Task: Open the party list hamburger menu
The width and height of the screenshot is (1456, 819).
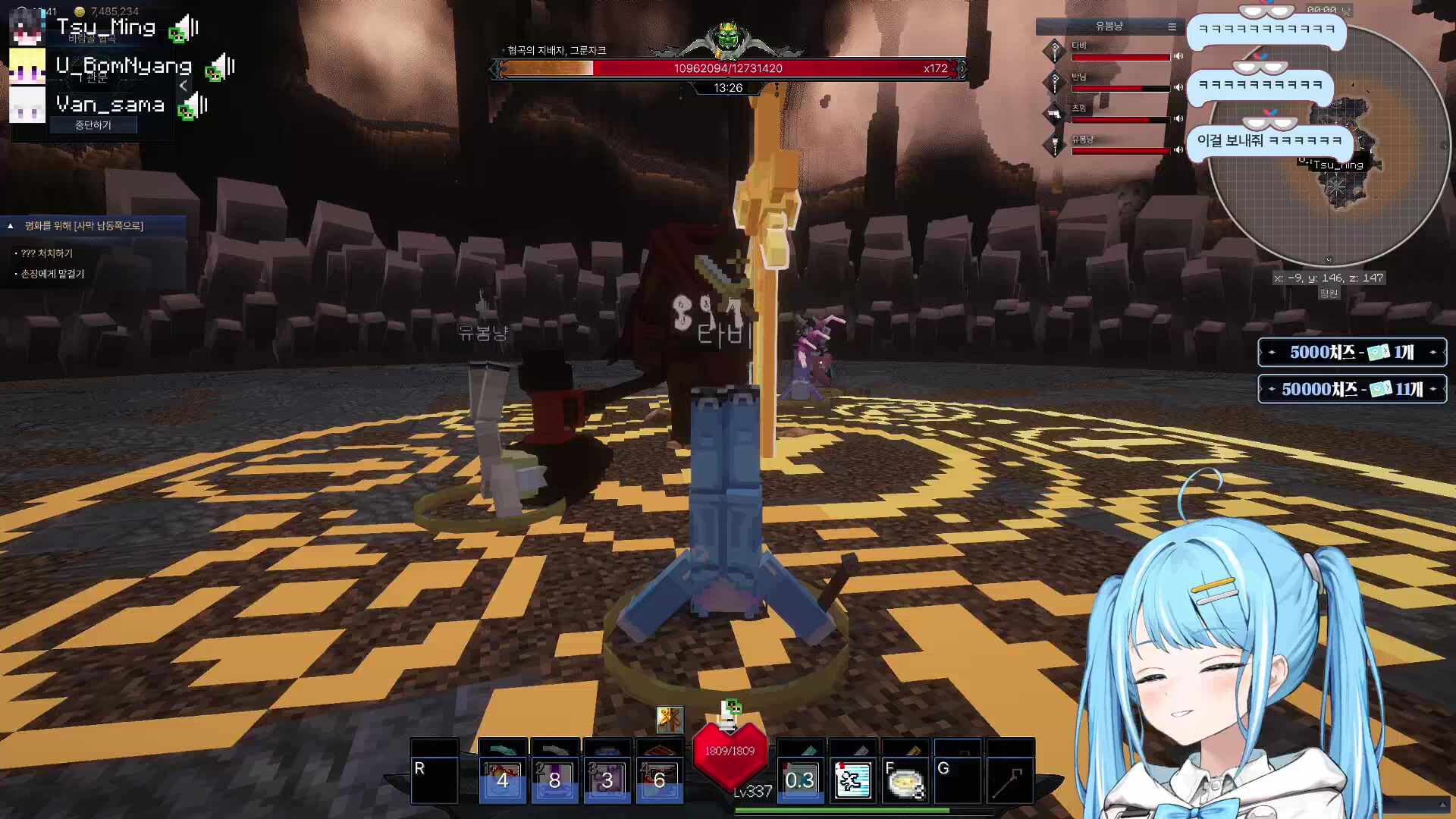Action: (1172, 27)
